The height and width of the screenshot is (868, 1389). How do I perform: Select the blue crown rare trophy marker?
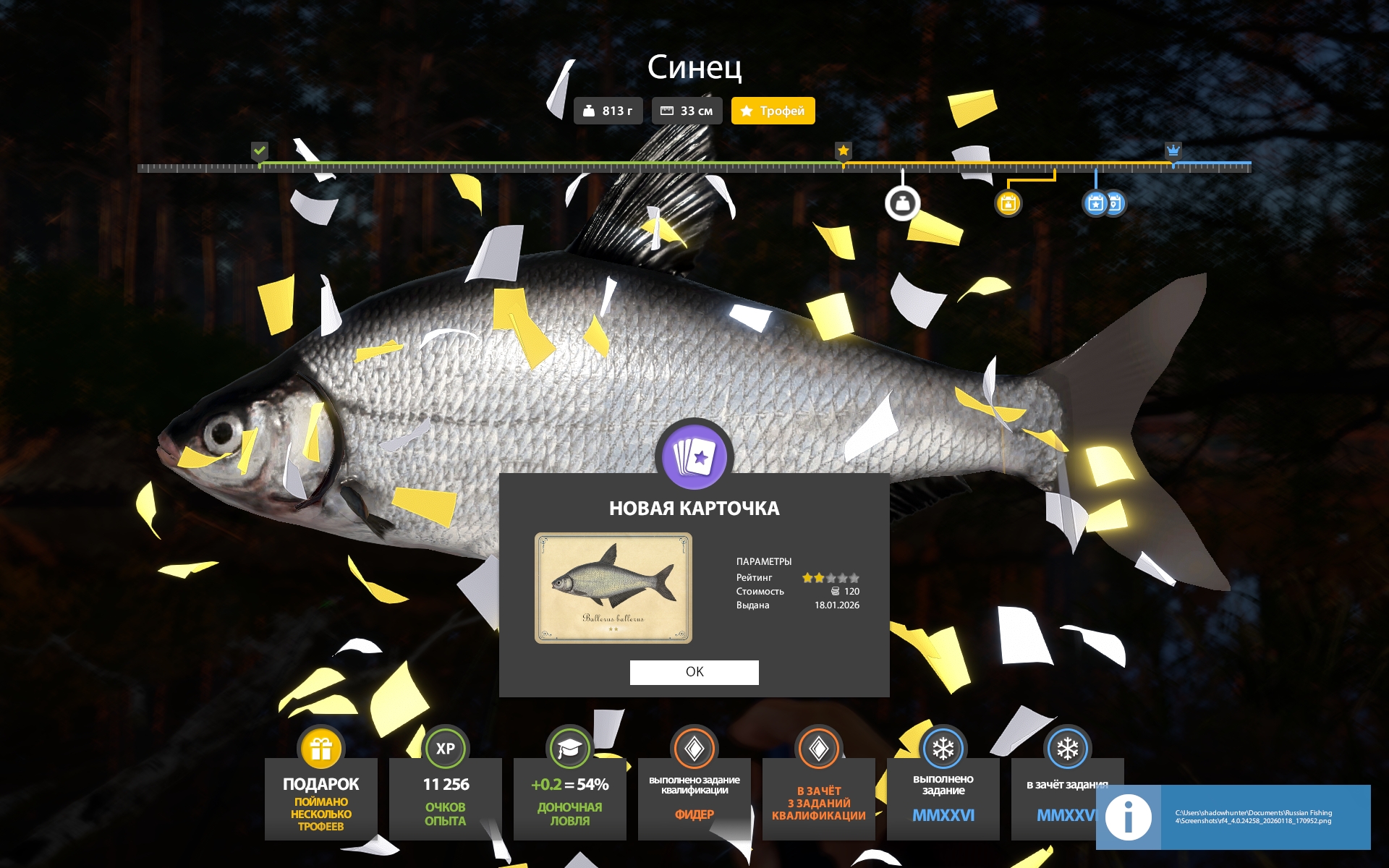[1173, 150]
